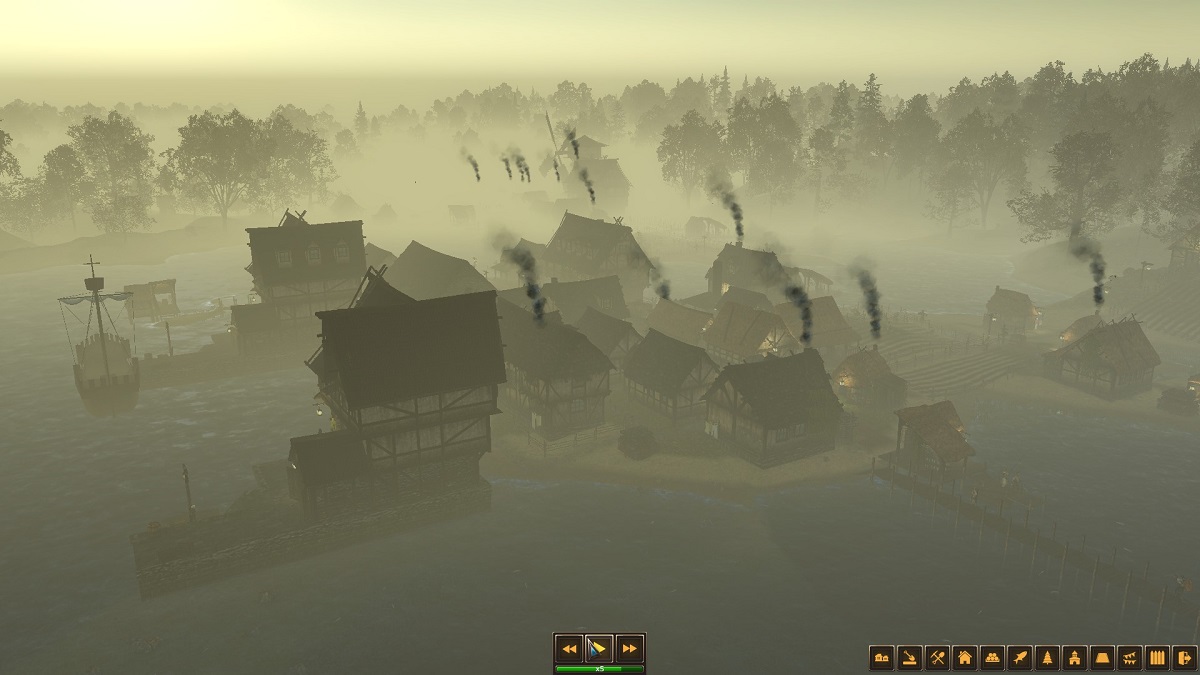Choose the pine tree forestry menu
This screenshot has width=1200, height=675.
click(1047, 657)
